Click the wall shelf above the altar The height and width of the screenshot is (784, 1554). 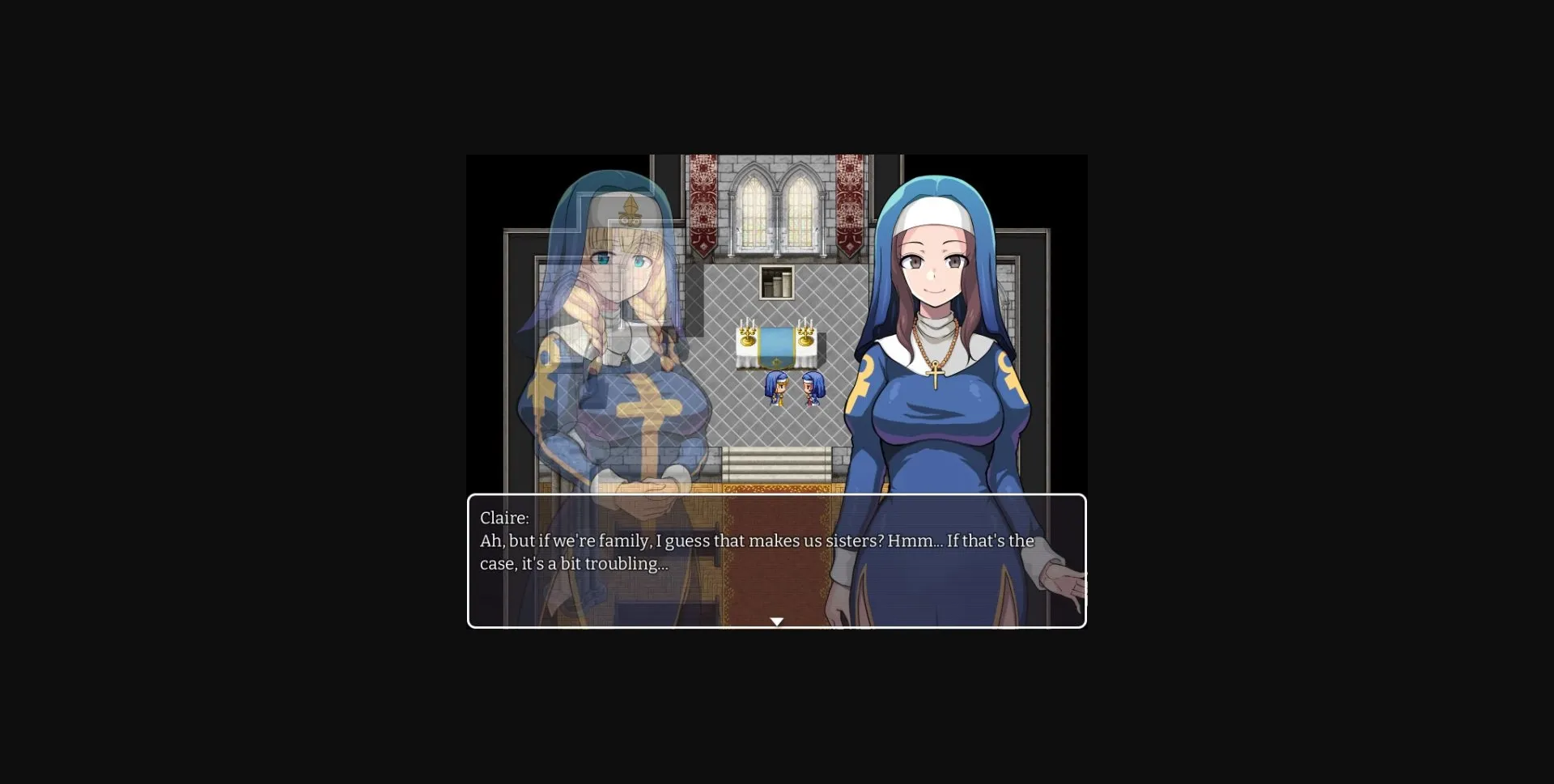(x=775, y=282)
